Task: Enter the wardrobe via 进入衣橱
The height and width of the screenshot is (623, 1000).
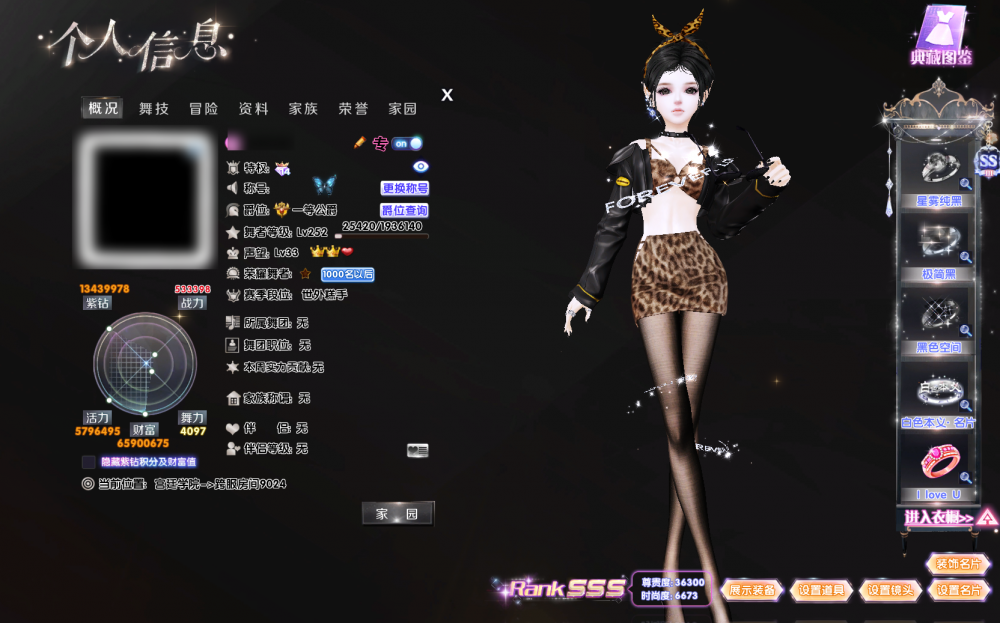Action: [x=939, y=518]
